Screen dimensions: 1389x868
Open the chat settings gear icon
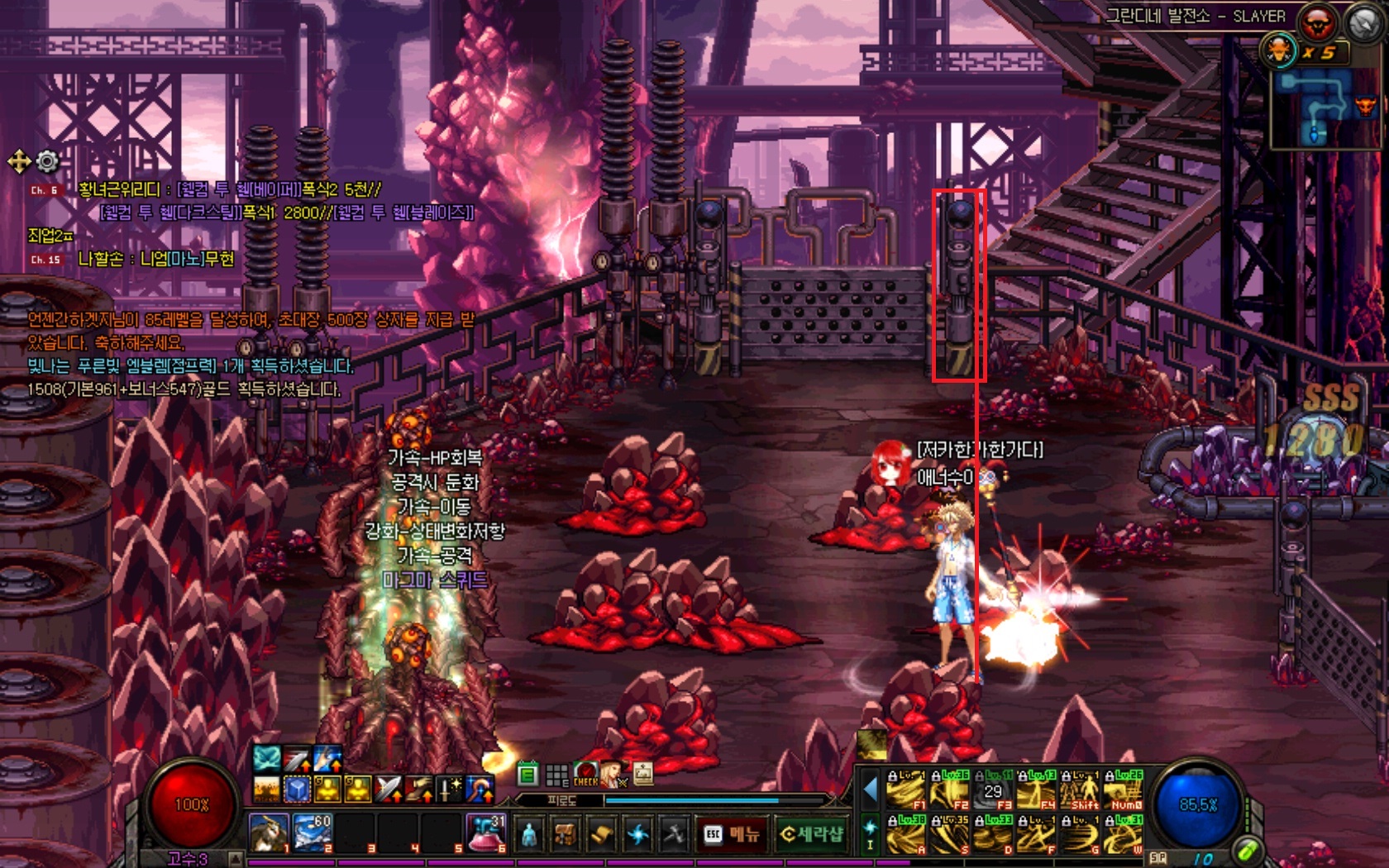click(48, 161)
